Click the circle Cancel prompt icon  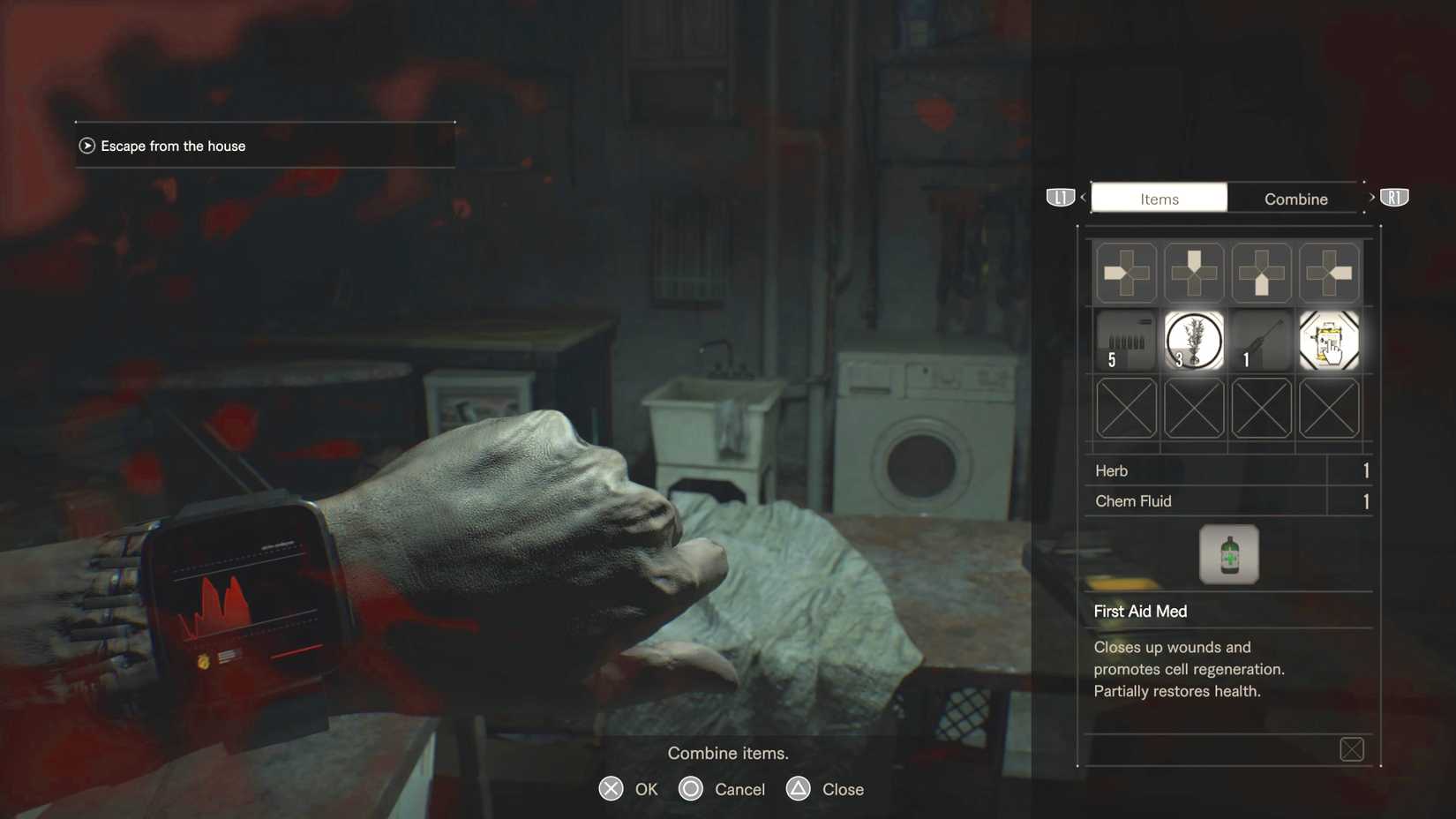pos(689,789)
